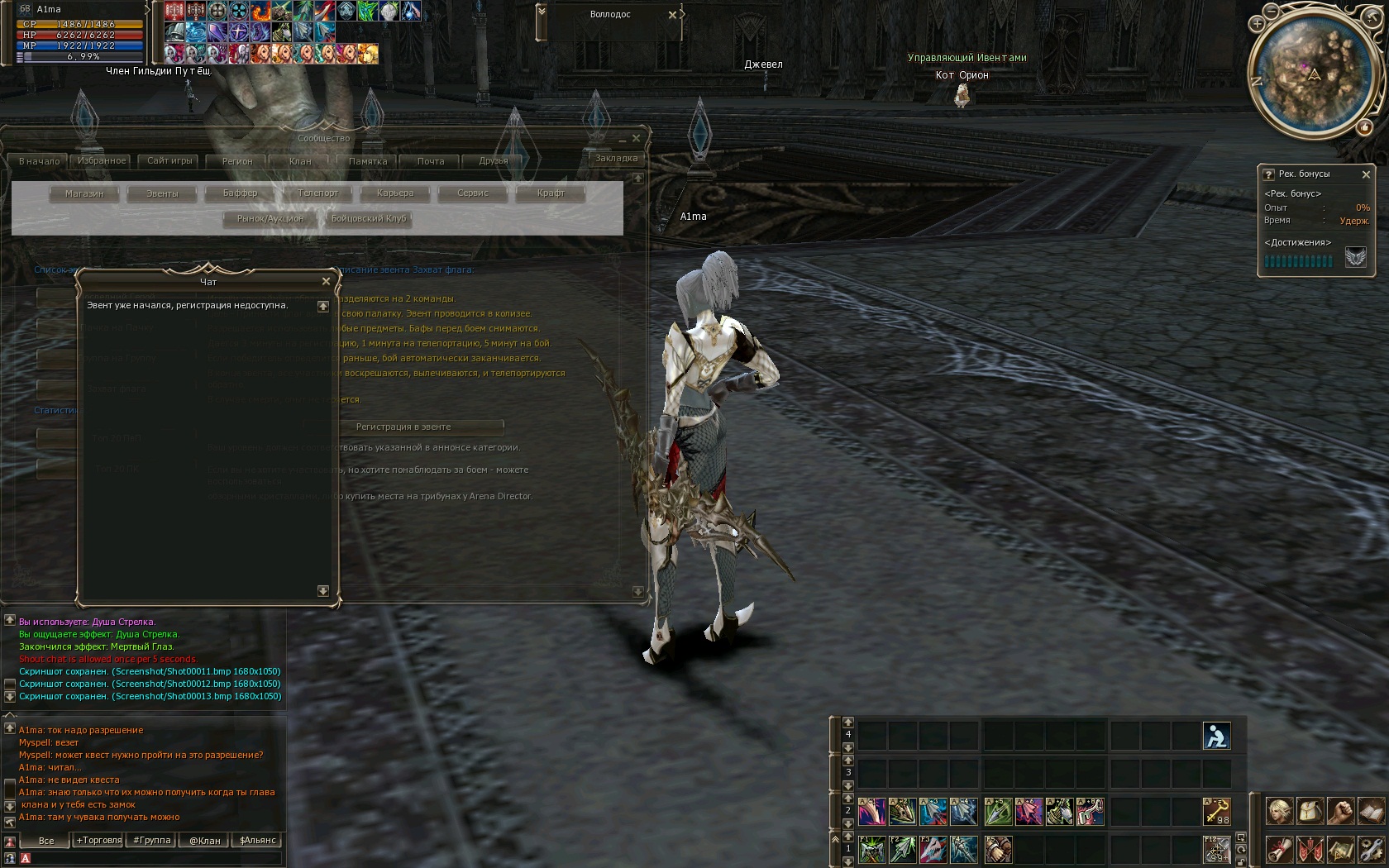
Task: Open the Сервис section
Action: (x=473, y=193)
